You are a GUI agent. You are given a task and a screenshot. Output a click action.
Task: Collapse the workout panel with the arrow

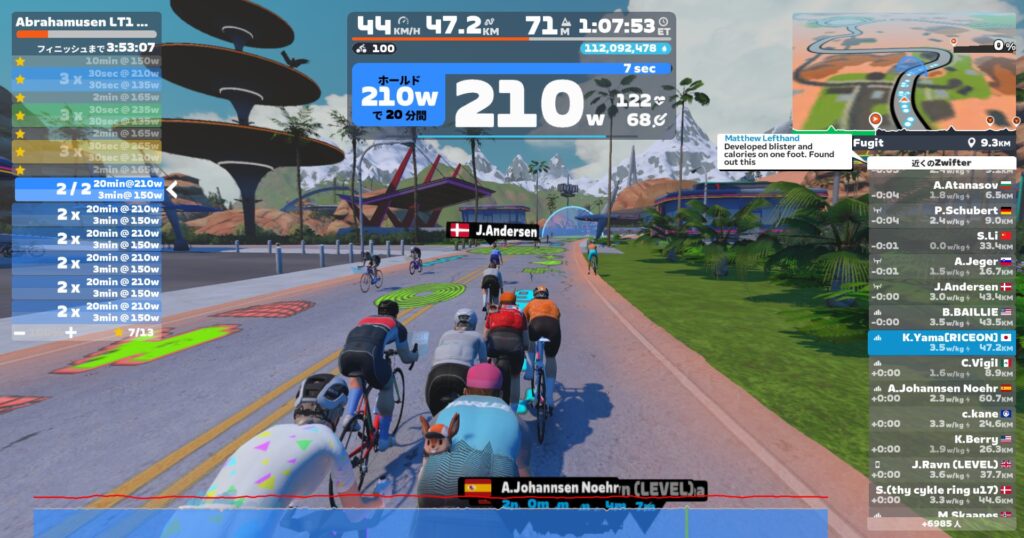[x=171, y=188]
